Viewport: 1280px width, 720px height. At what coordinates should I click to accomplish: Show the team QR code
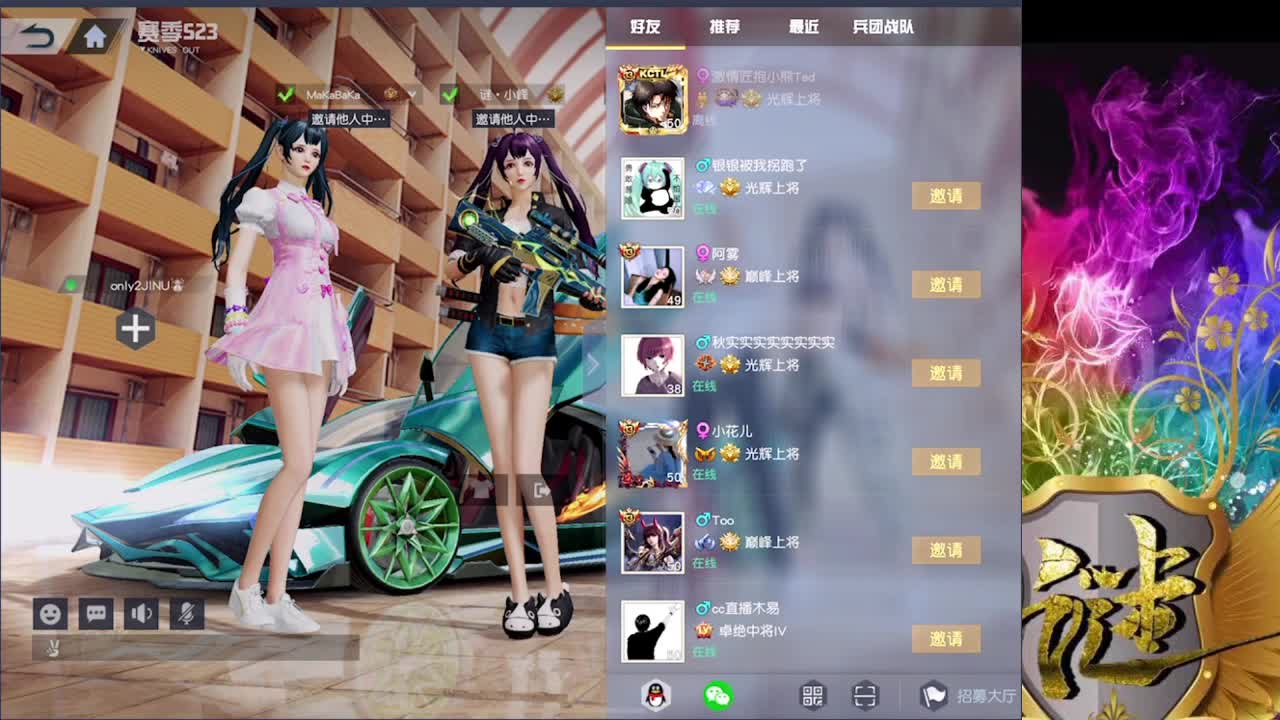(811, 693)
